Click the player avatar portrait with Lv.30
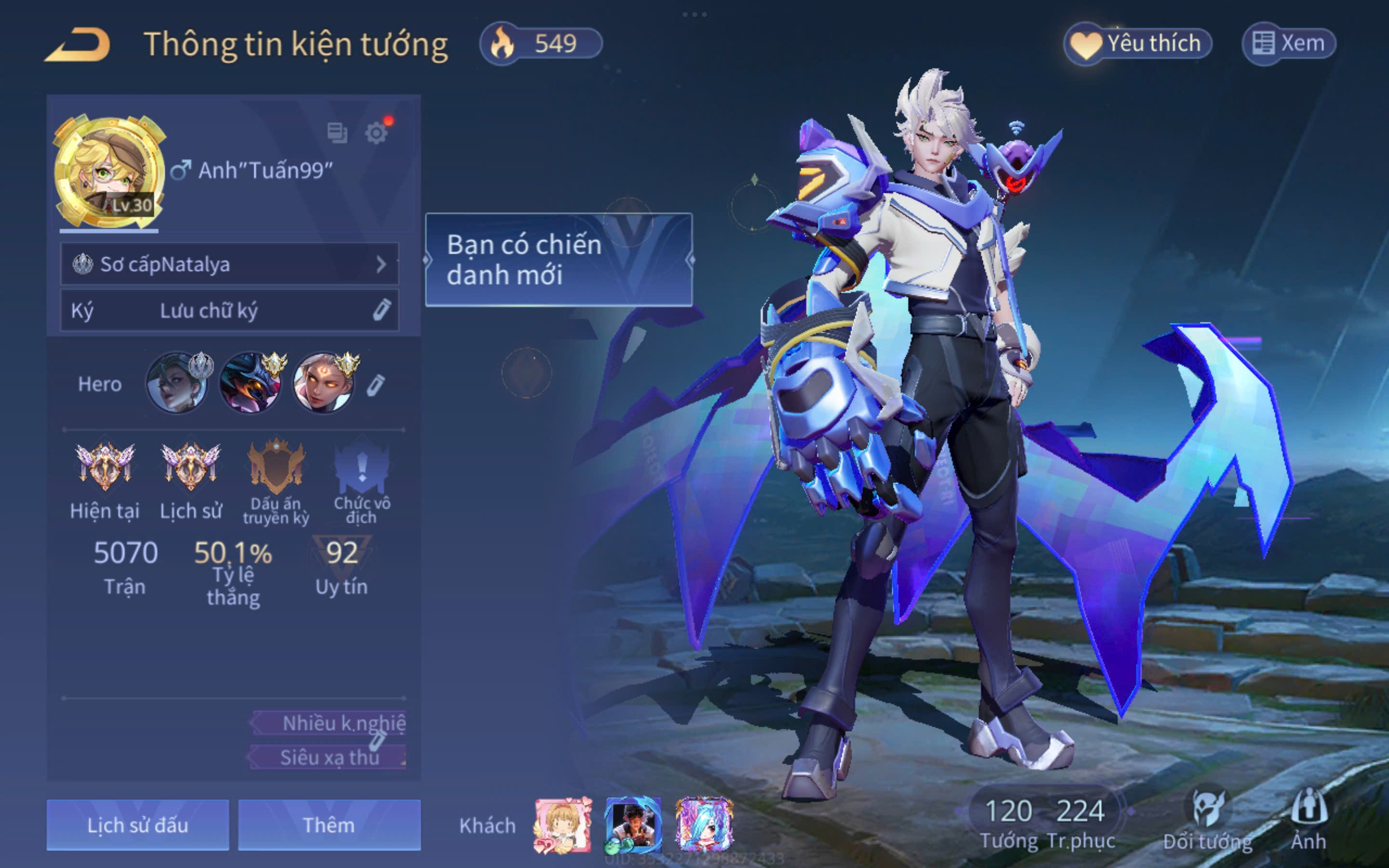Viewport: 1389px width, 868px height. click(108, 172)
